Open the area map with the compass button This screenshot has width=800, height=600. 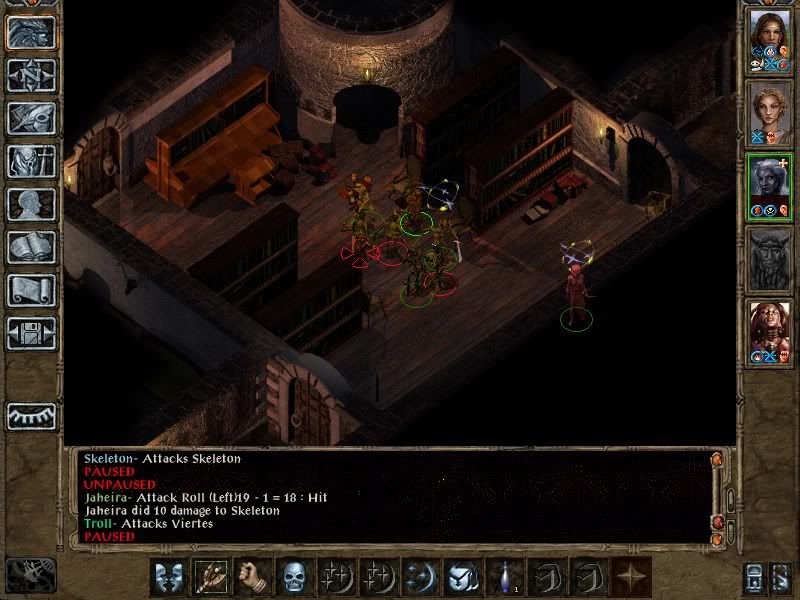[31, 75]
